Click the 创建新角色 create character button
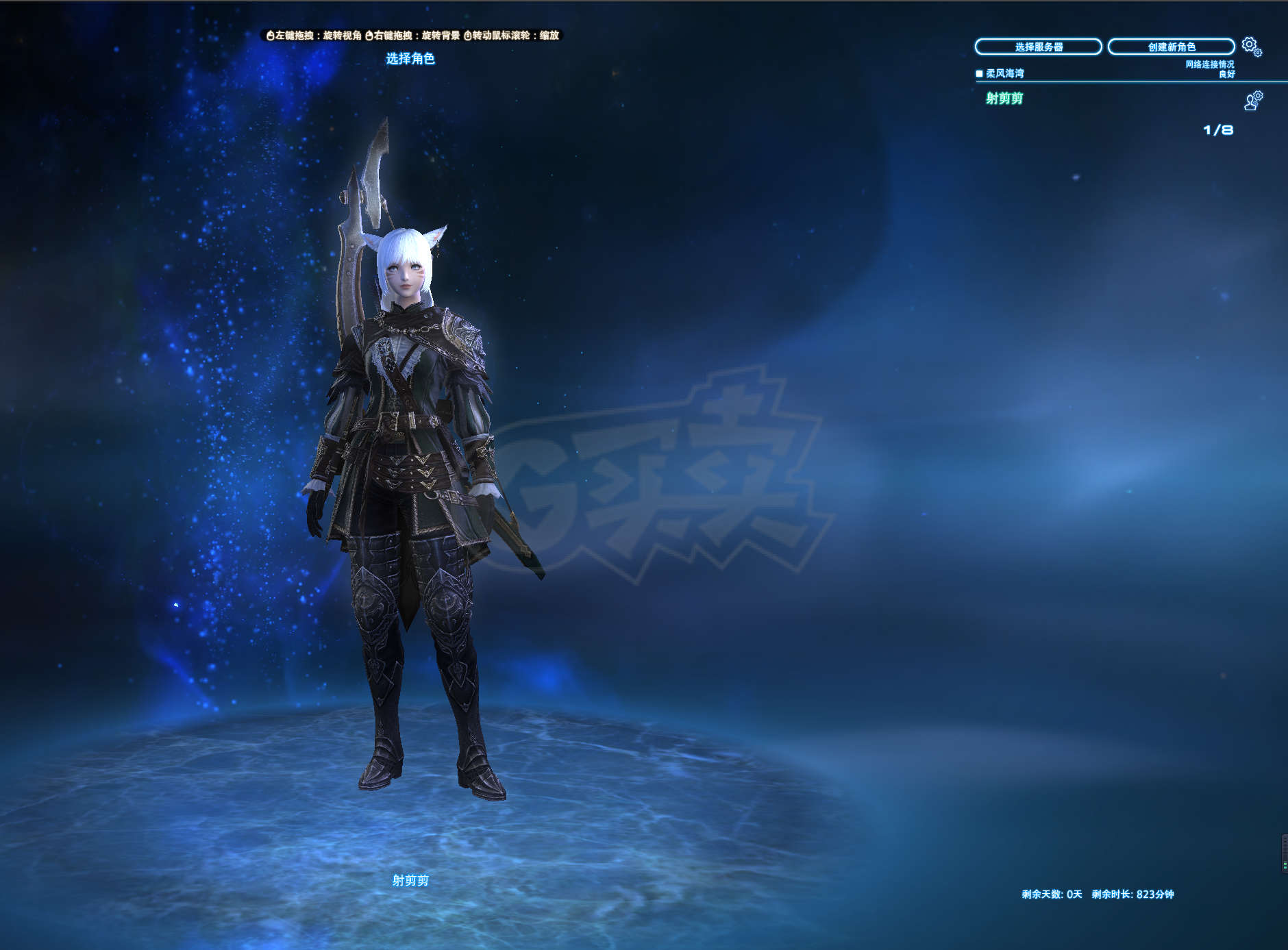The image size is (1288, 950). tap(1171, 47)
